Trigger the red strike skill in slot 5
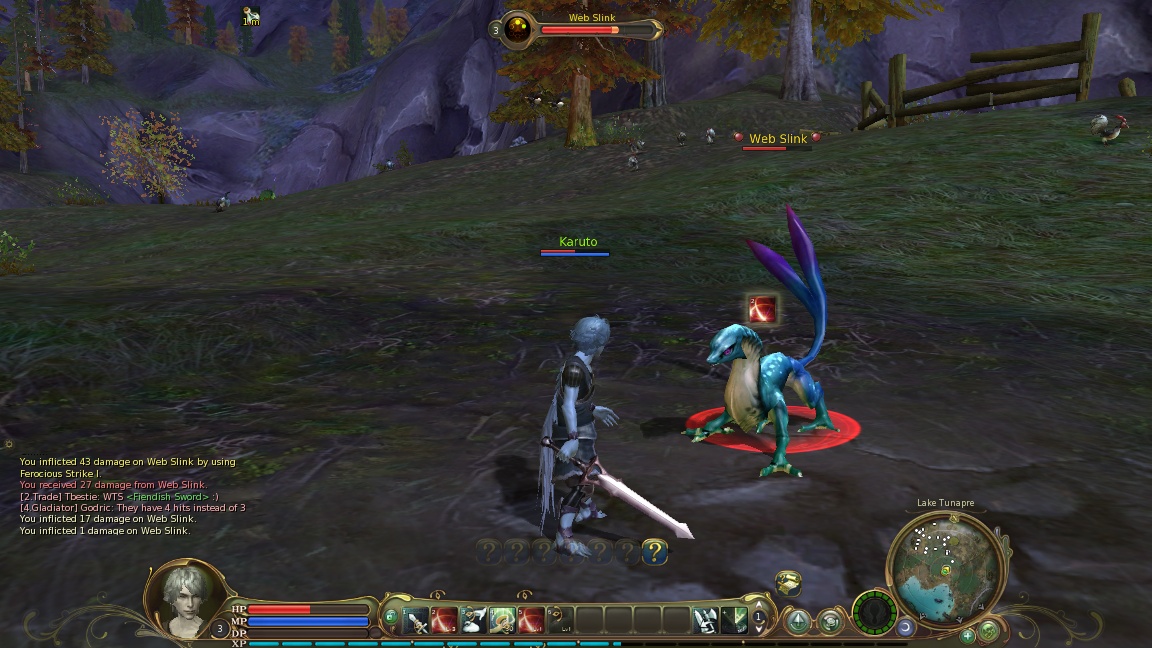Screen dimensions: 1152x648 (532, 620)
